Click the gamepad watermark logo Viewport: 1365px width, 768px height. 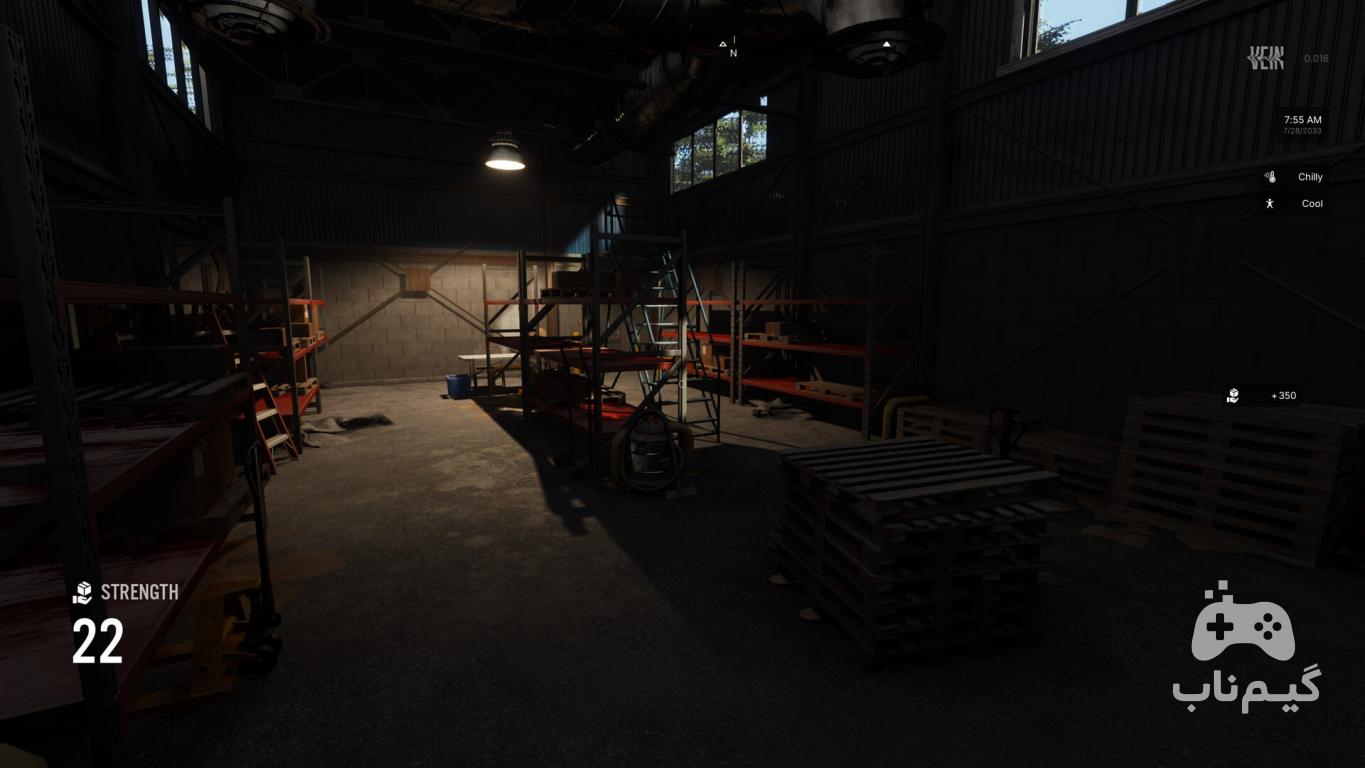1243,623
